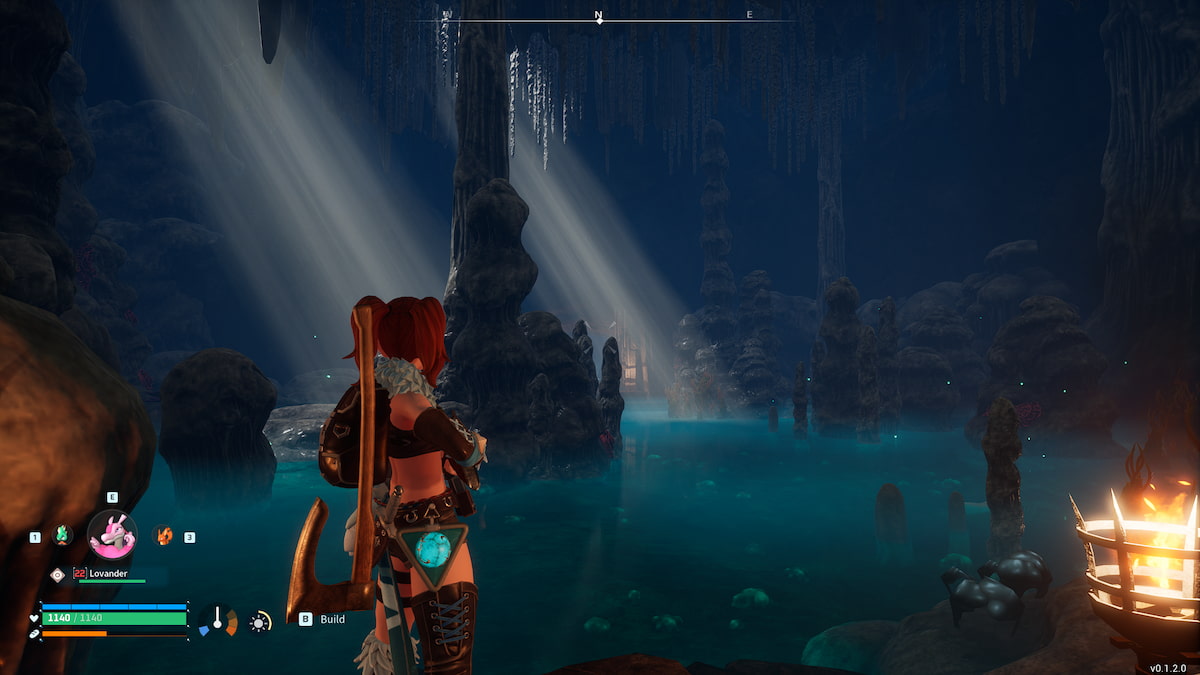Click the pal element diamond icon beside Lovander

click(x=57, y=574)
